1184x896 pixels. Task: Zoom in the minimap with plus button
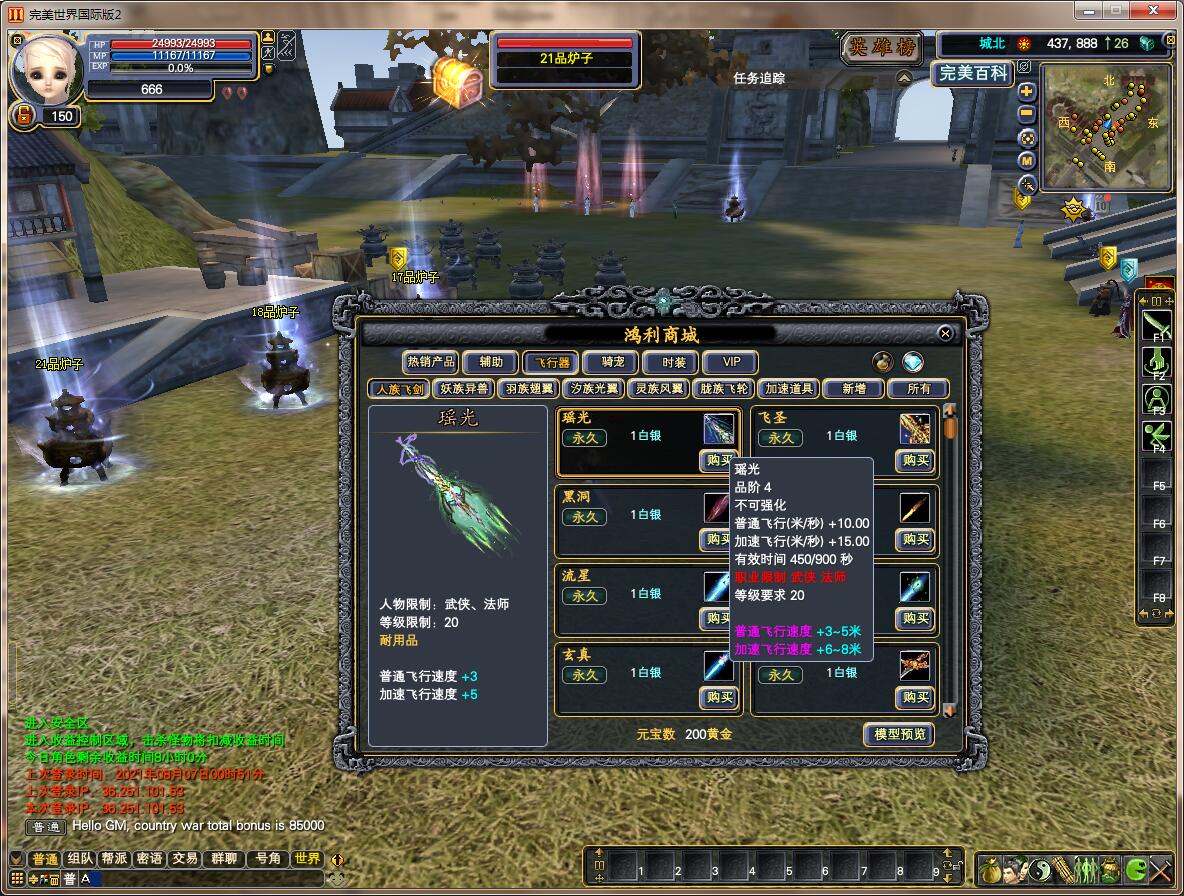[1027, 92]
